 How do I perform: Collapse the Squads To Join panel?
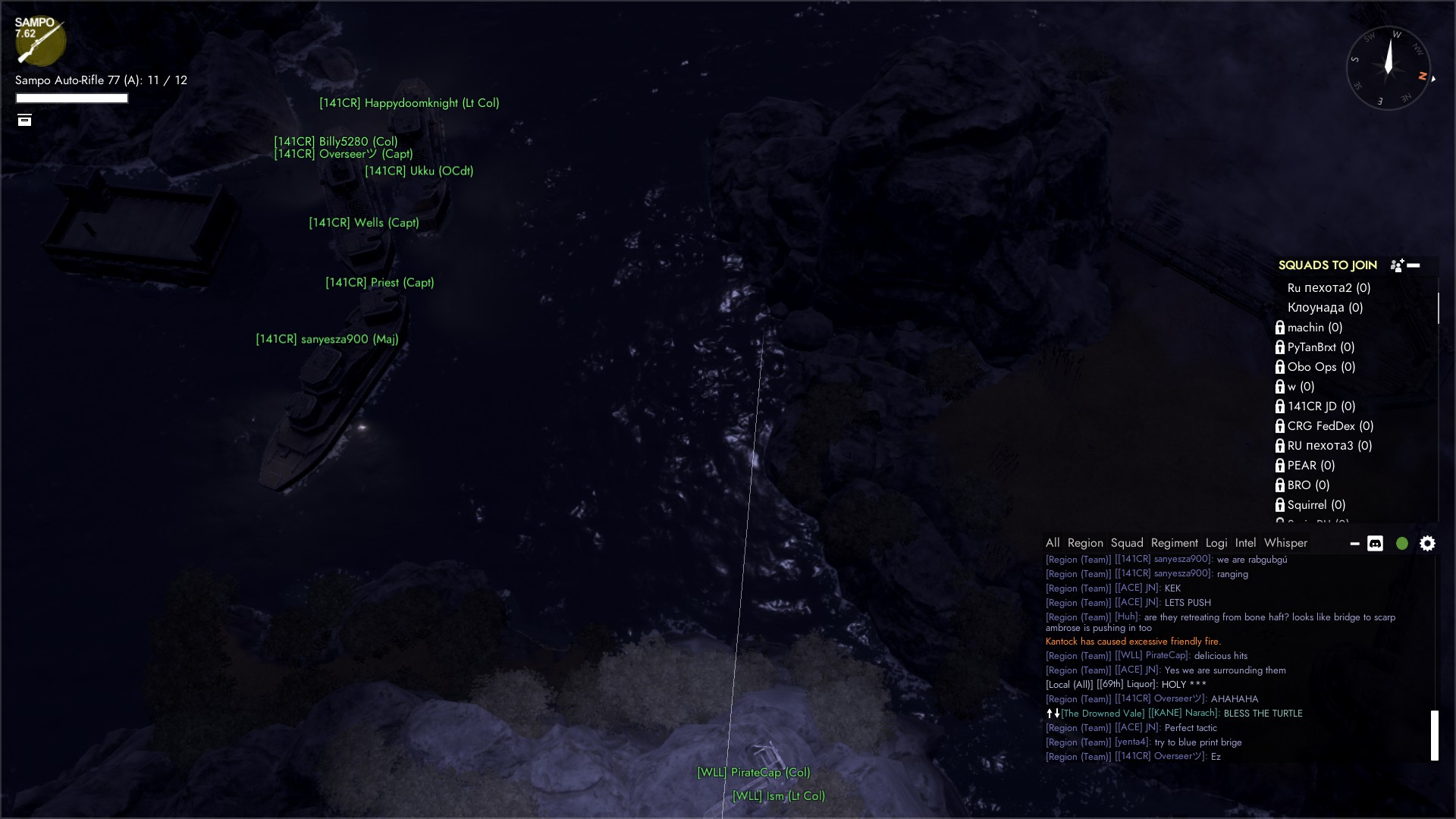pos(1414,265)
